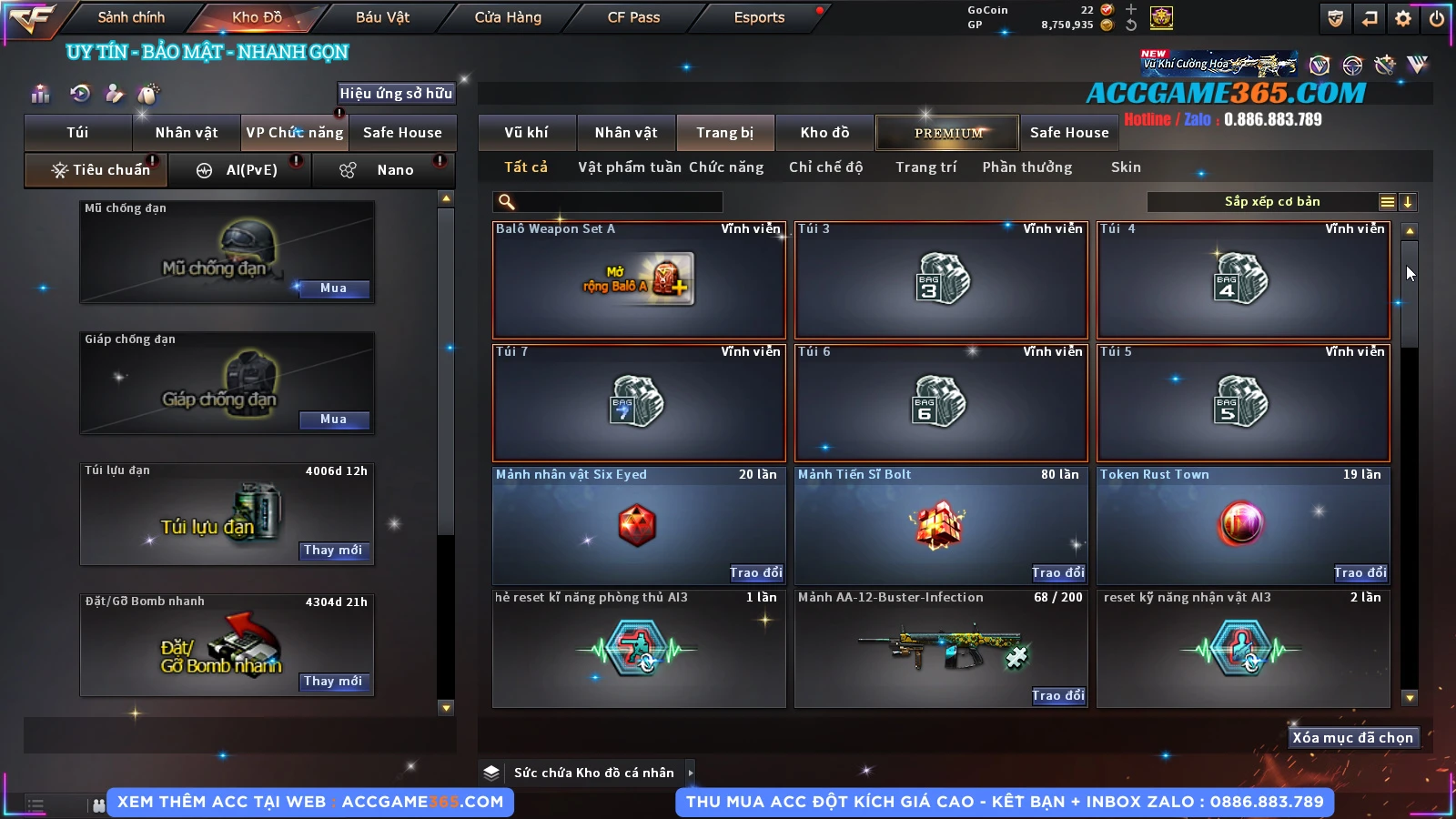Screen dimensions: 1456x819
Task: Switch to the Esports tab
Action: coord(759,17)
